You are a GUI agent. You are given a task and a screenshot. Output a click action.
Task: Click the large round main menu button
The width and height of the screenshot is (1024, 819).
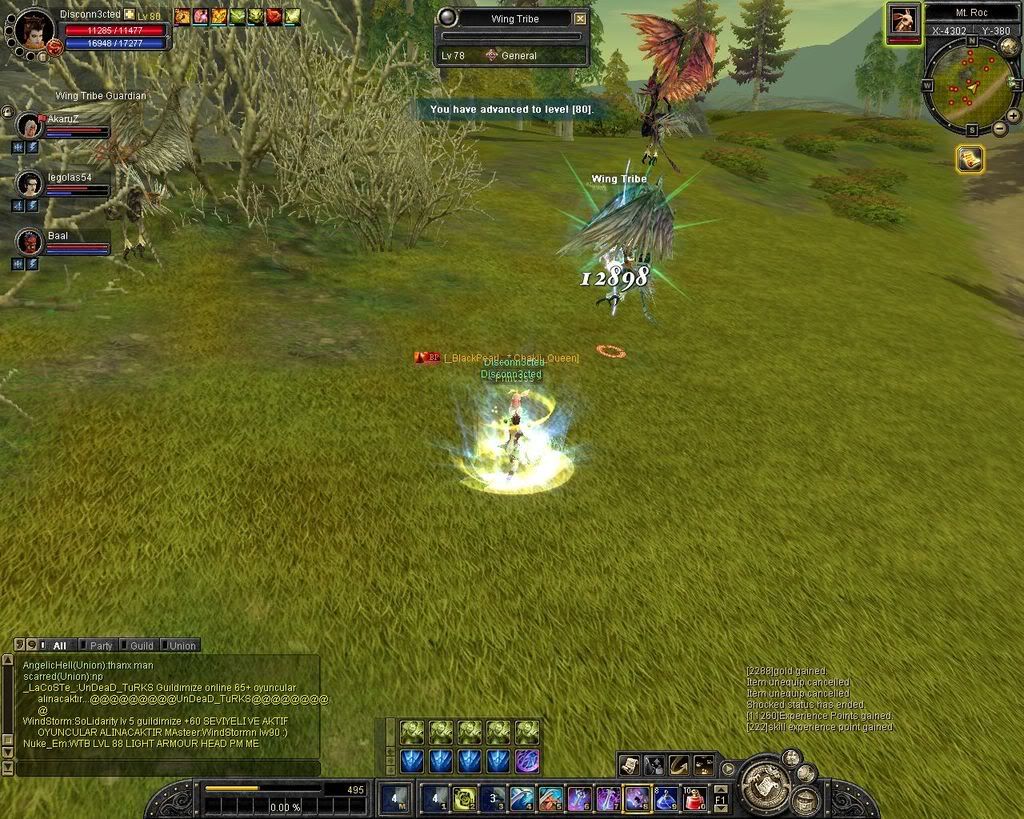(765, 784)
